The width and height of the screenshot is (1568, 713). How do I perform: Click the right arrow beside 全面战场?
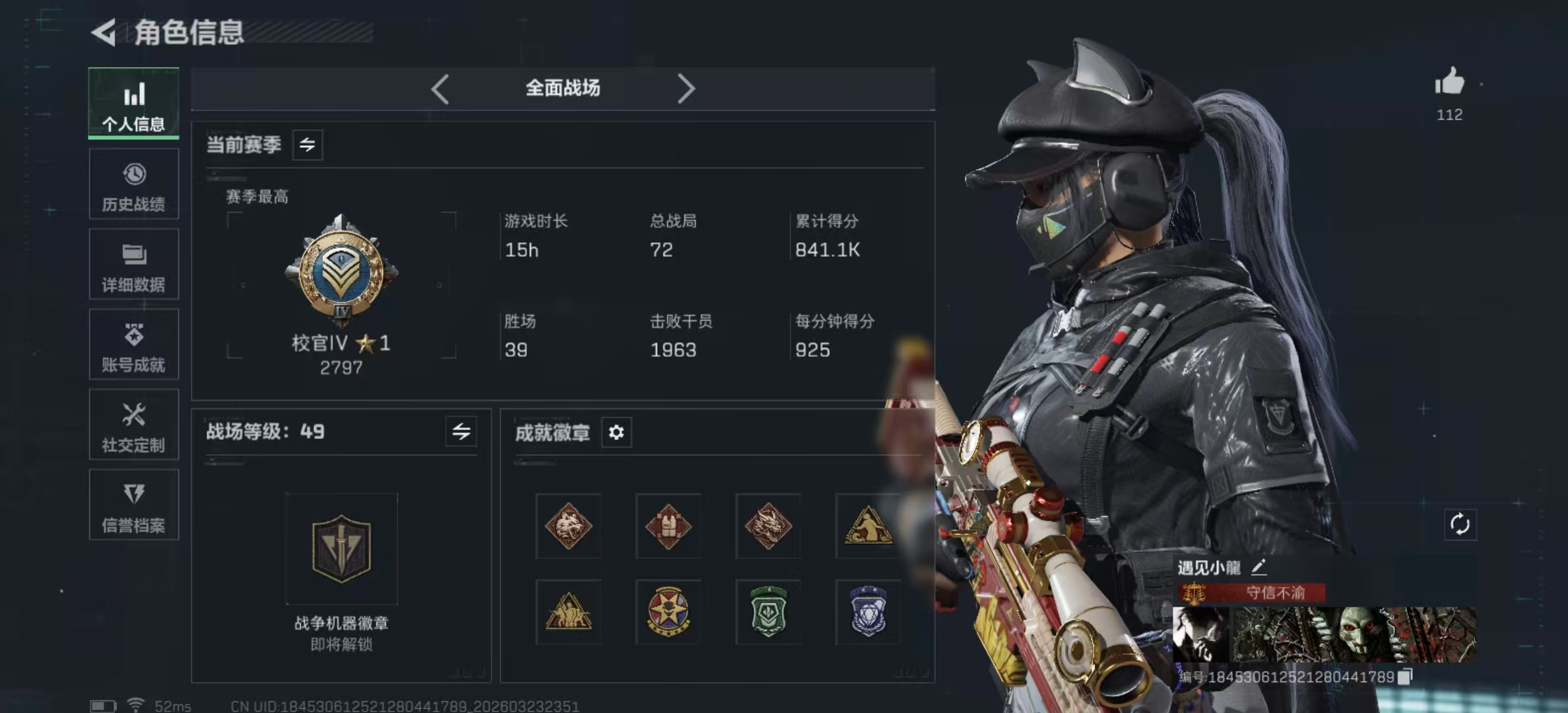pyautogui.click(x=686, y=88)
